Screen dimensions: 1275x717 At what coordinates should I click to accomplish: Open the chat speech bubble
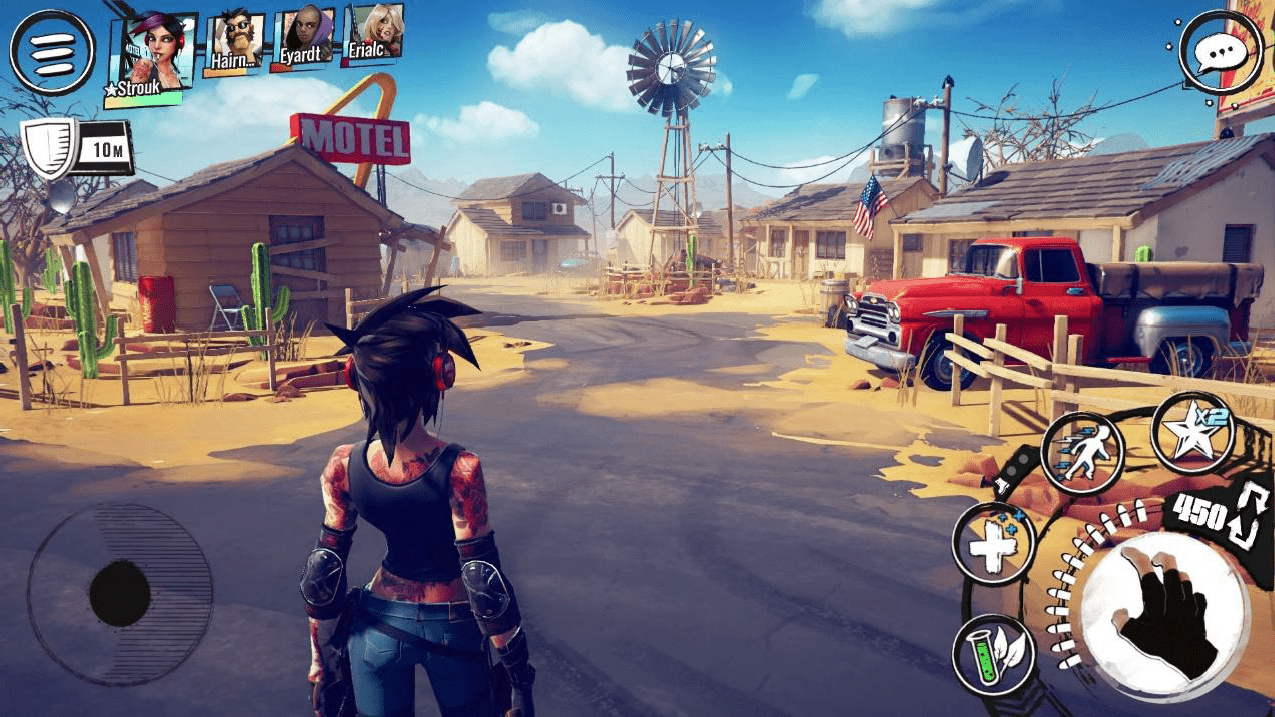(x=1219, y=52)
